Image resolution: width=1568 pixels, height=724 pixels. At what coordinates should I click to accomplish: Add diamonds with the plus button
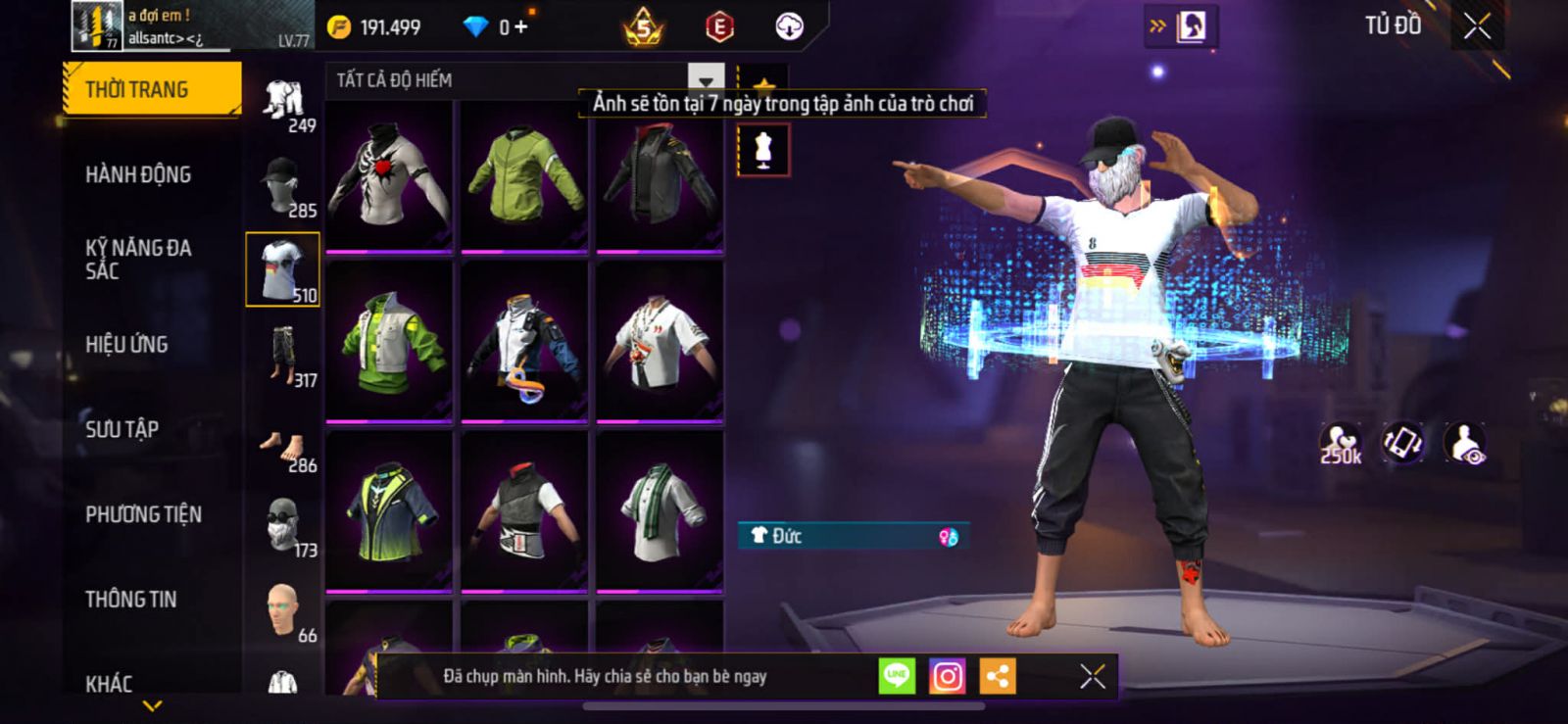pos(521,26)
